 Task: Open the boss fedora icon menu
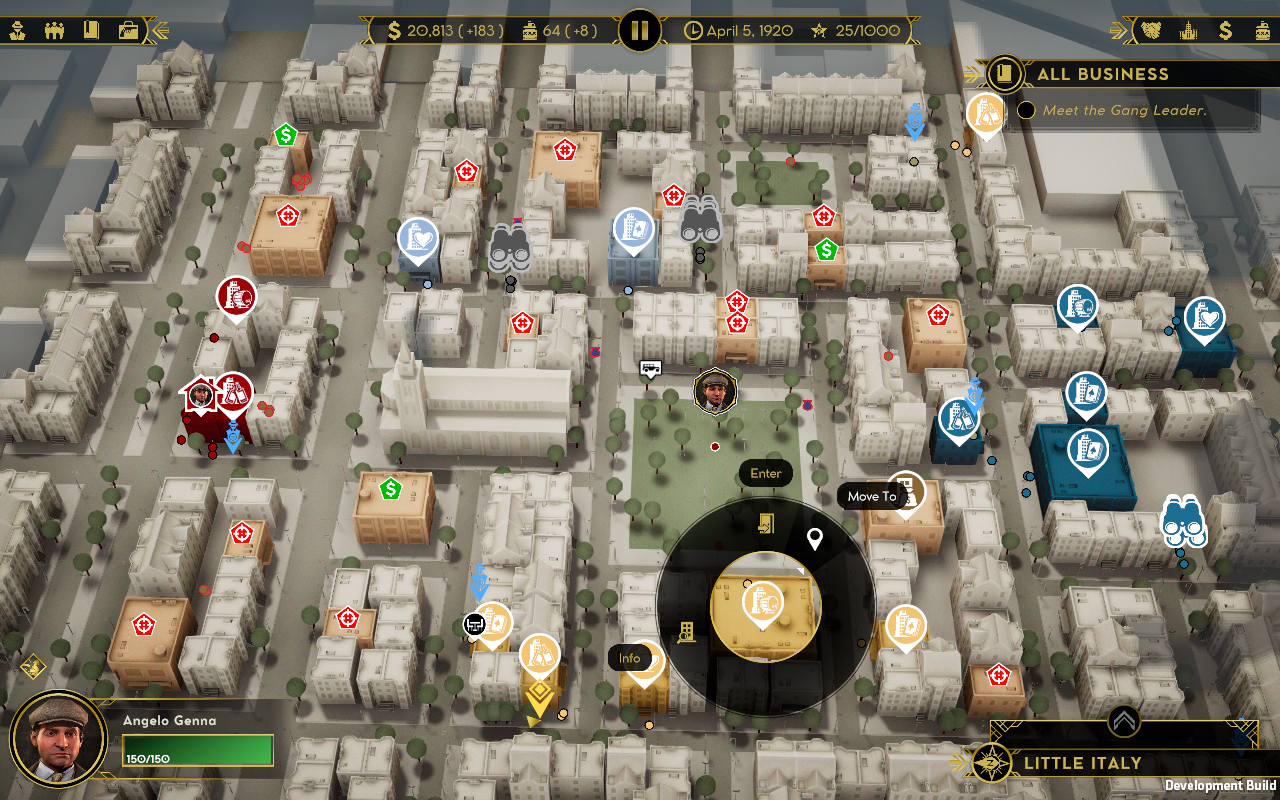[x=18, y=30]
